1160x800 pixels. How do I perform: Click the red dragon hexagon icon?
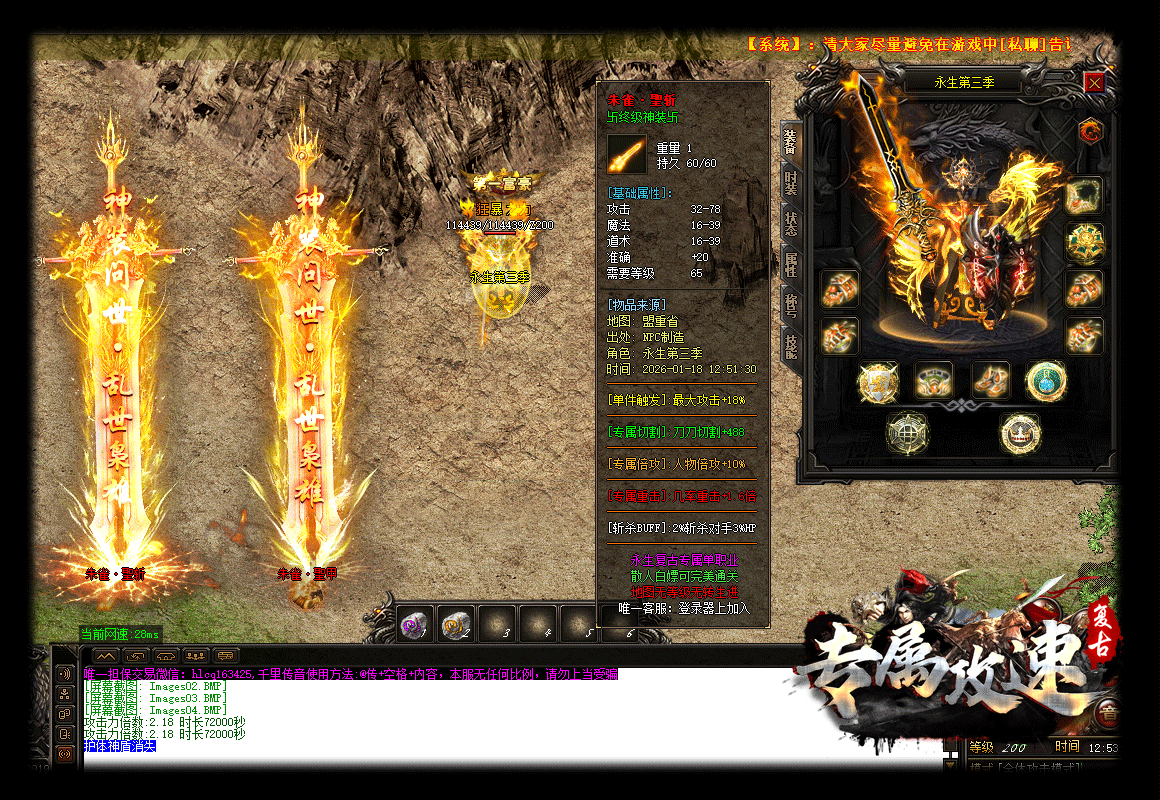click(x=1090, y=130)
